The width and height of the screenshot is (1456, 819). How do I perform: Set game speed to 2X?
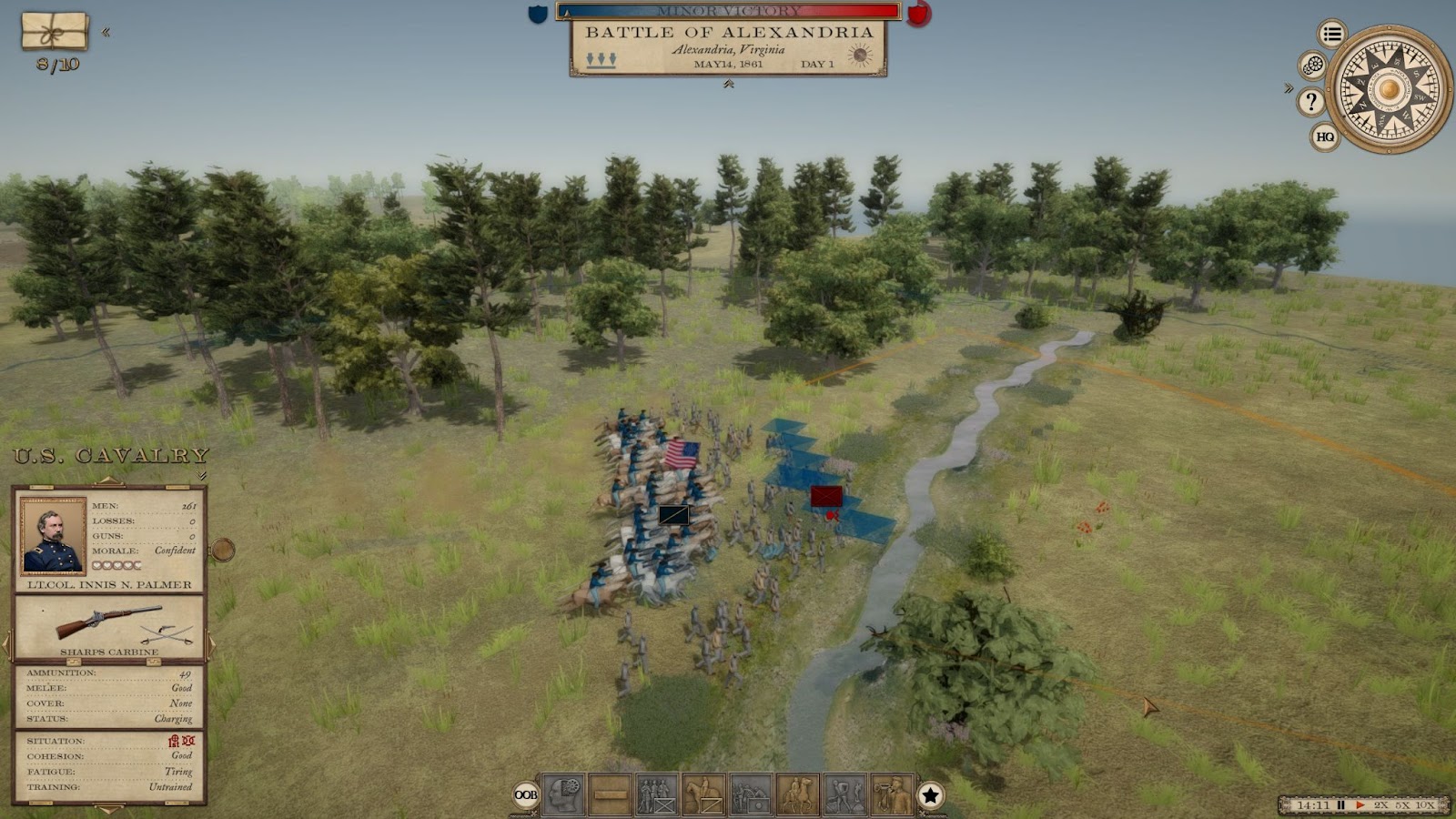pyautogui.click(x=1381, y=805)
